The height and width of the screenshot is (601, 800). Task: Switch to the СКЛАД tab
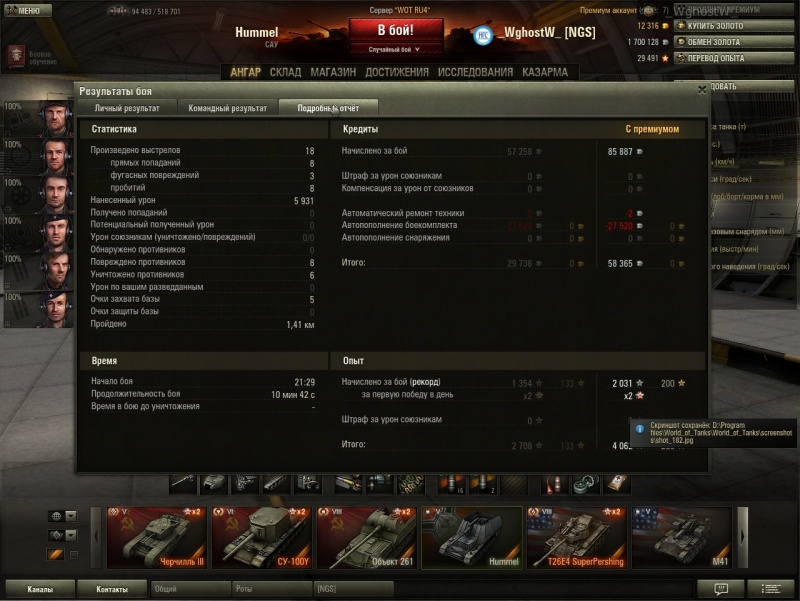[285, 72]
